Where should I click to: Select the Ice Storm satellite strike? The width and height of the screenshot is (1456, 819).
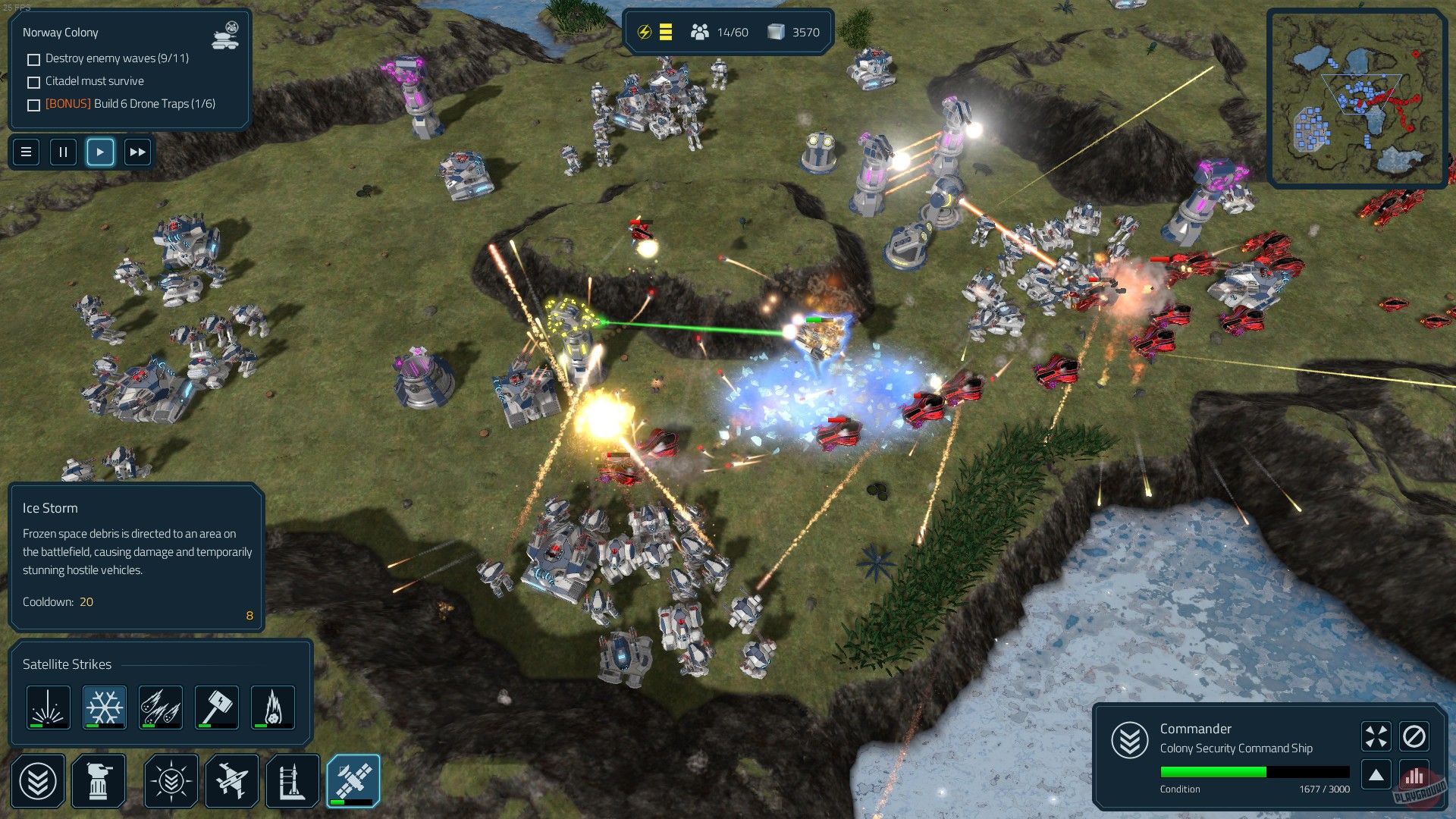click(103, 707)
